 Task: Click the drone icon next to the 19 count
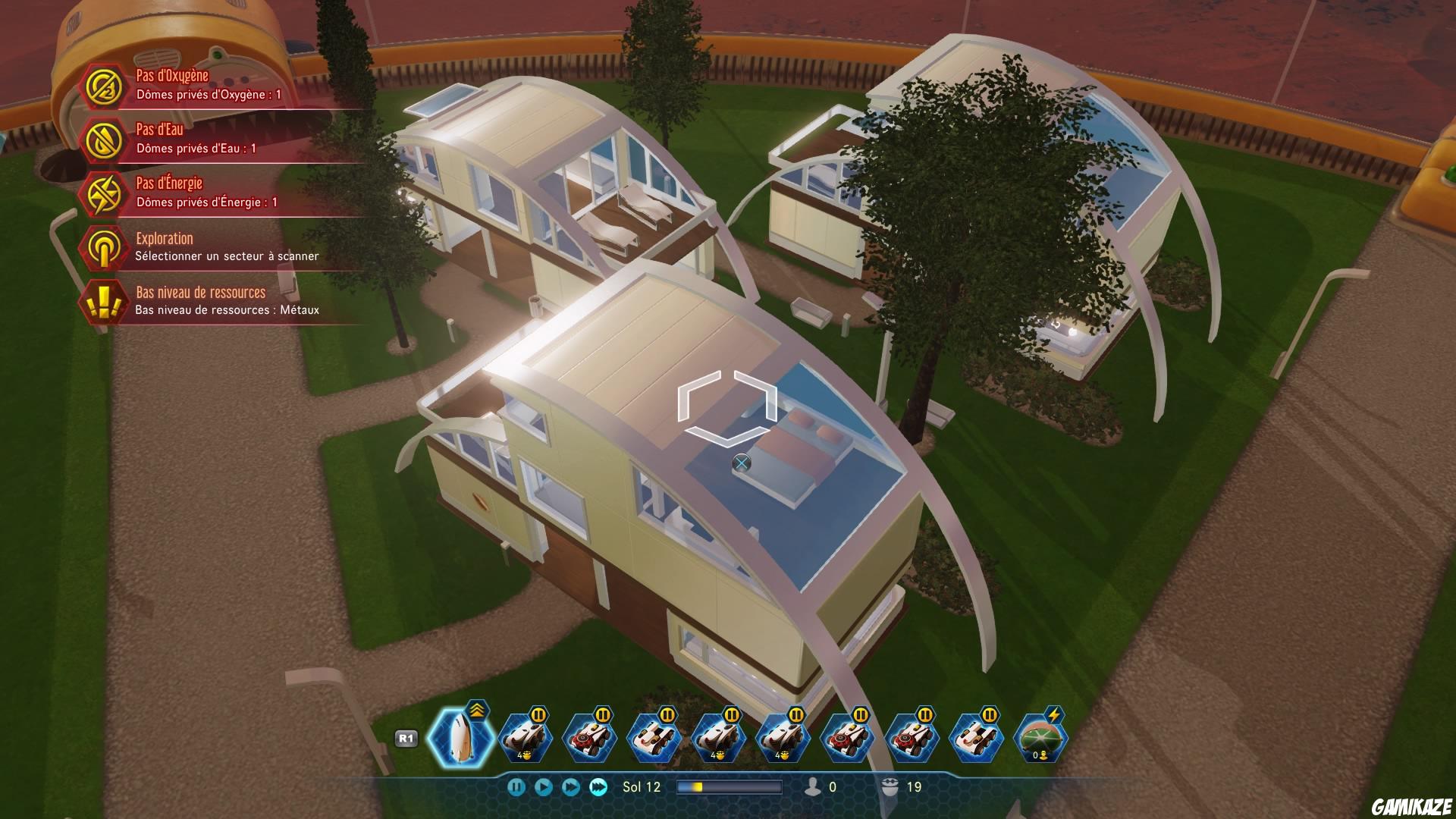[x=889, y=784]
